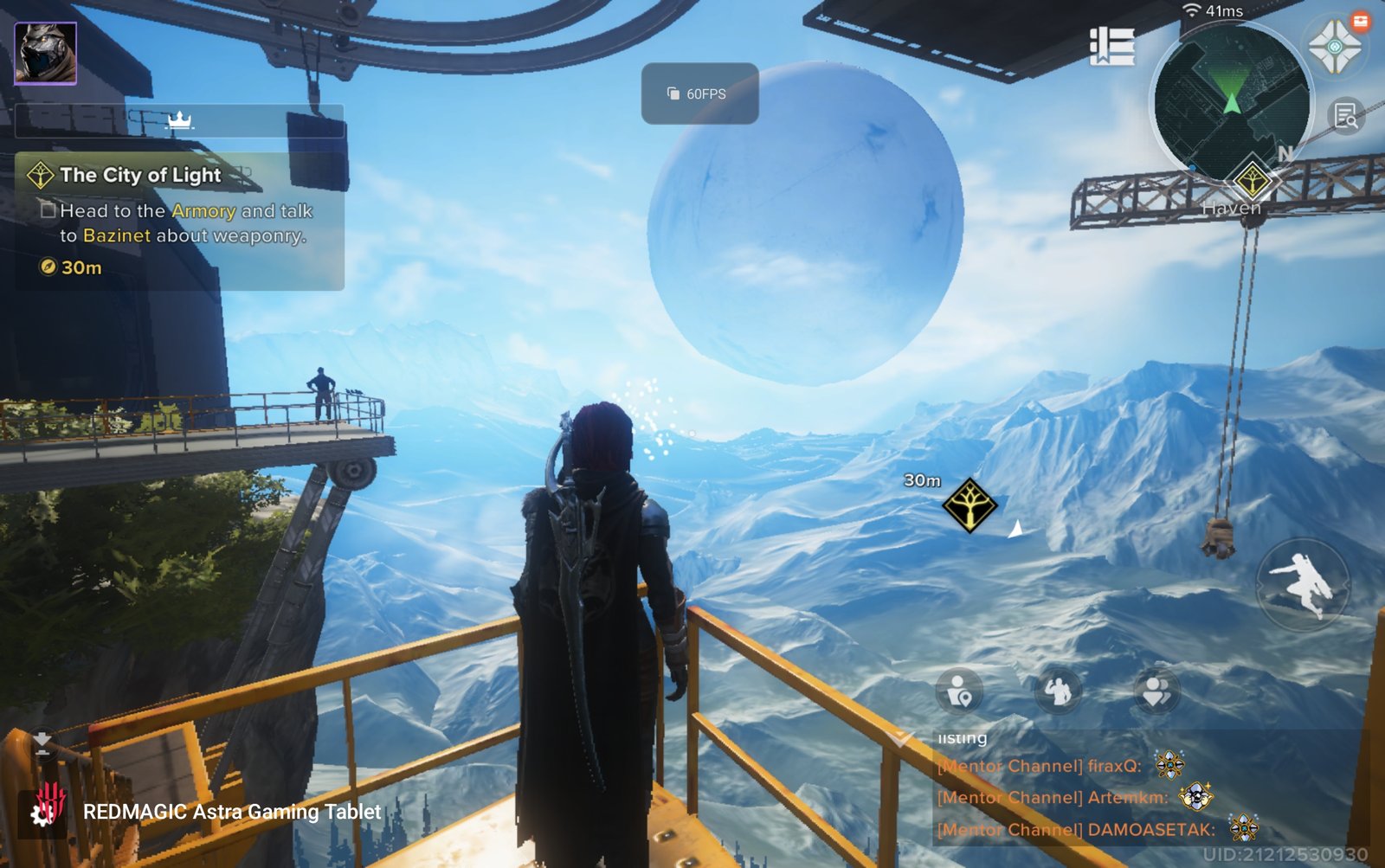This screenshot has height=868, width=1385.
Task: Open the bookmarked quest log icon
Action: (x=1112, y=46)
